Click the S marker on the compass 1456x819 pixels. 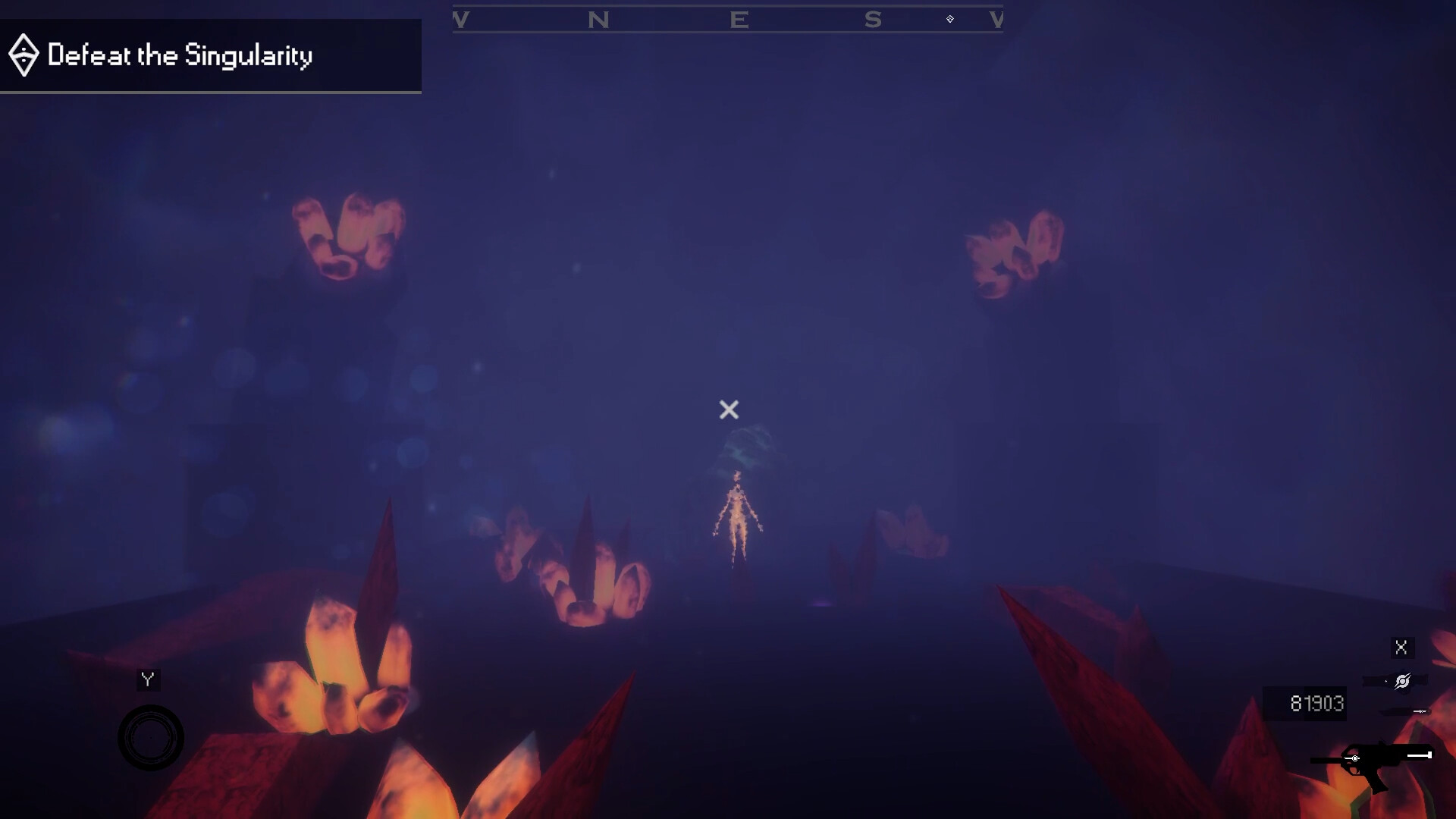(x=874, y=20)
